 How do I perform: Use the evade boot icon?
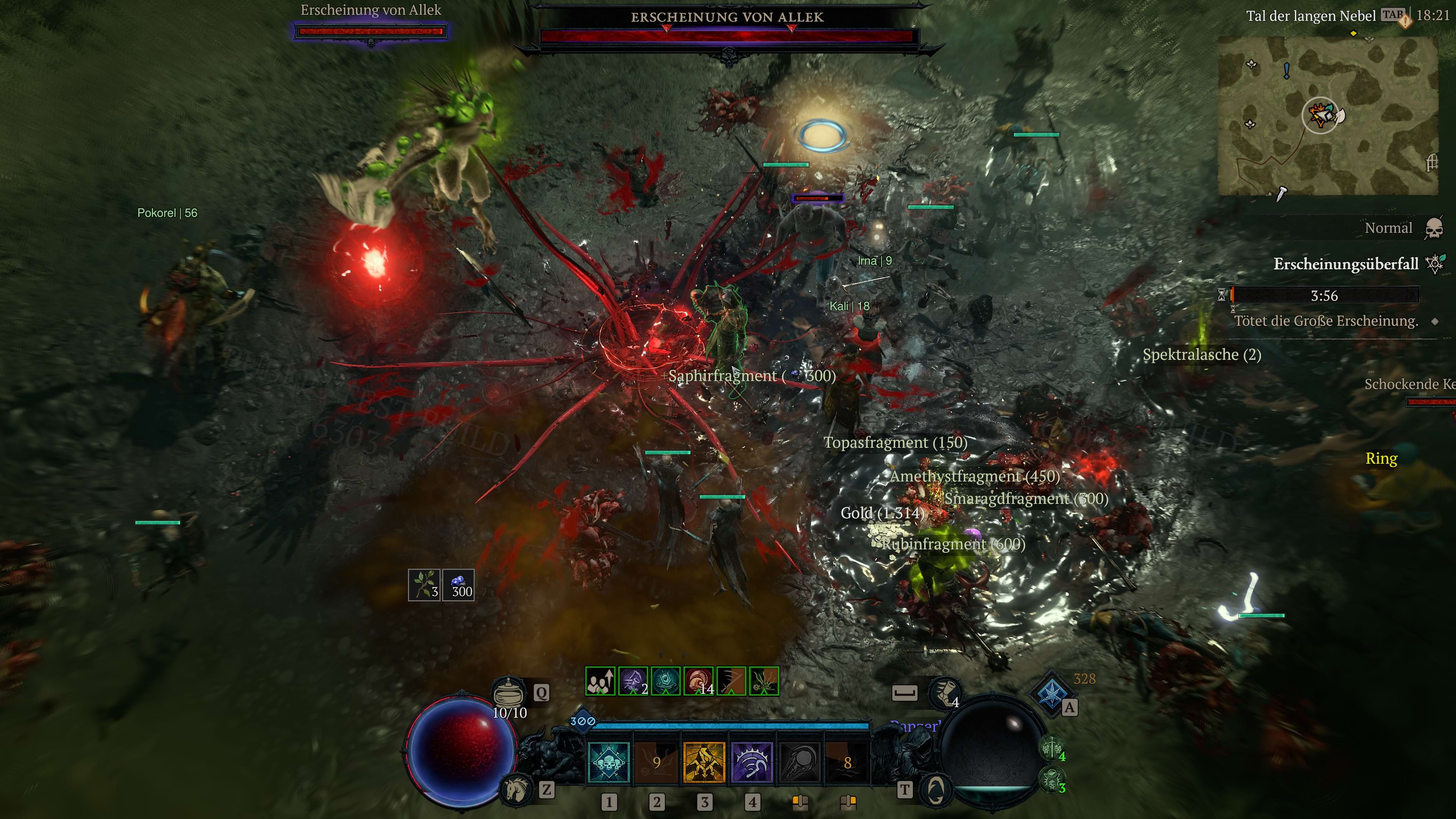point(945,692)
